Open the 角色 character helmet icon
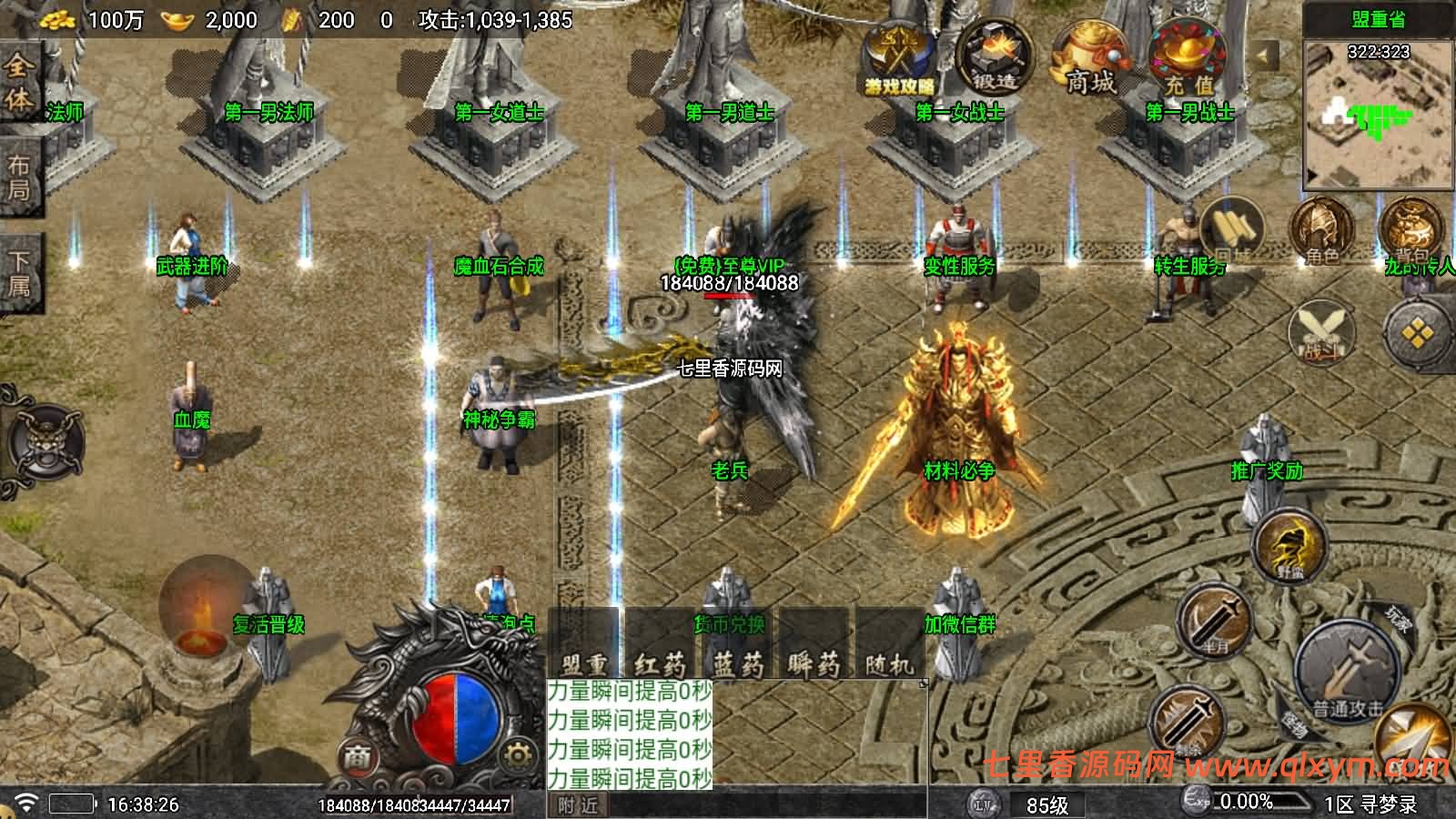The image size is (1456, 819). 1321,232
